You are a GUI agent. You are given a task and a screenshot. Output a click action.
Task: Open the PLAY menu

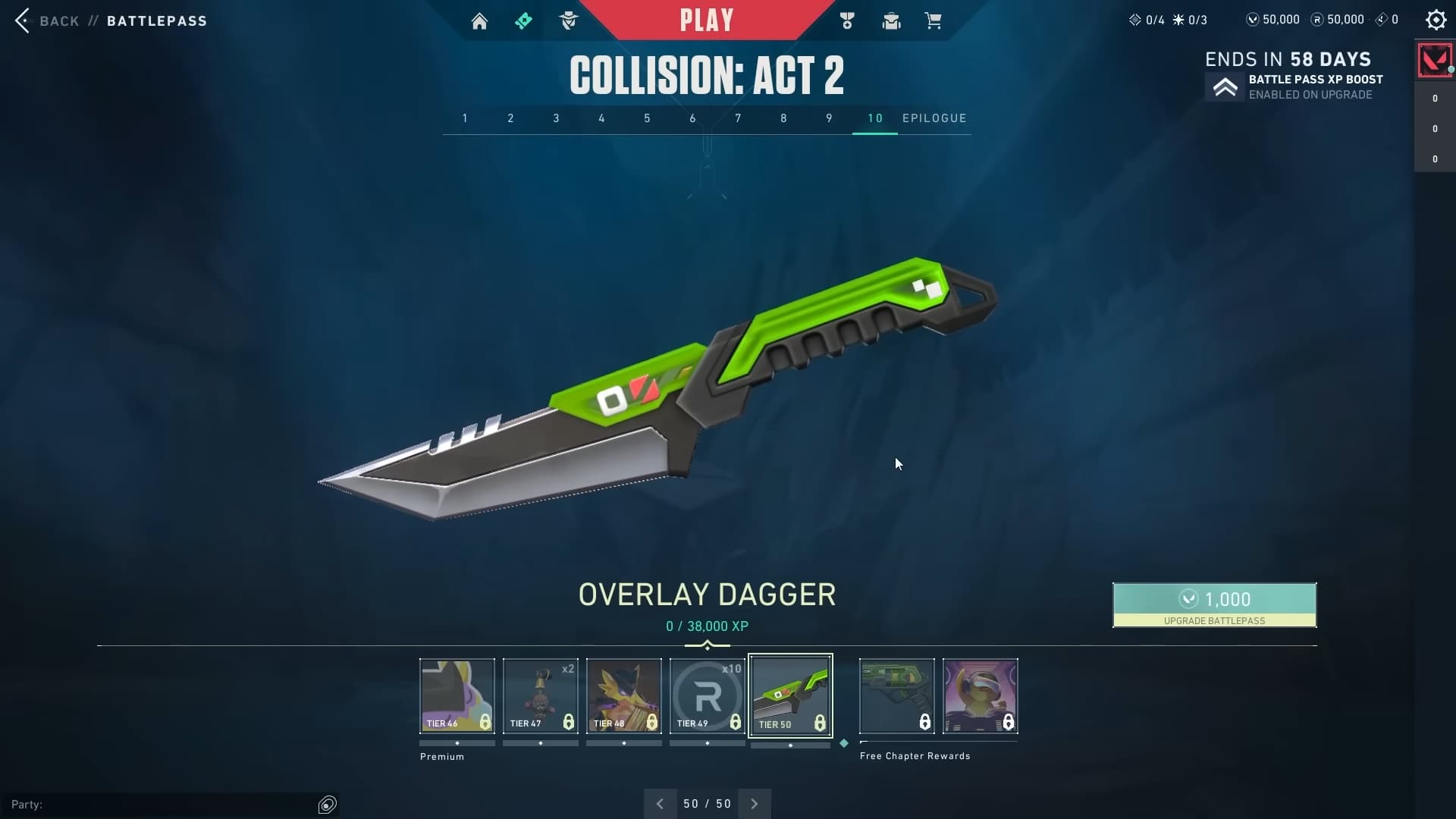point(707,20)
